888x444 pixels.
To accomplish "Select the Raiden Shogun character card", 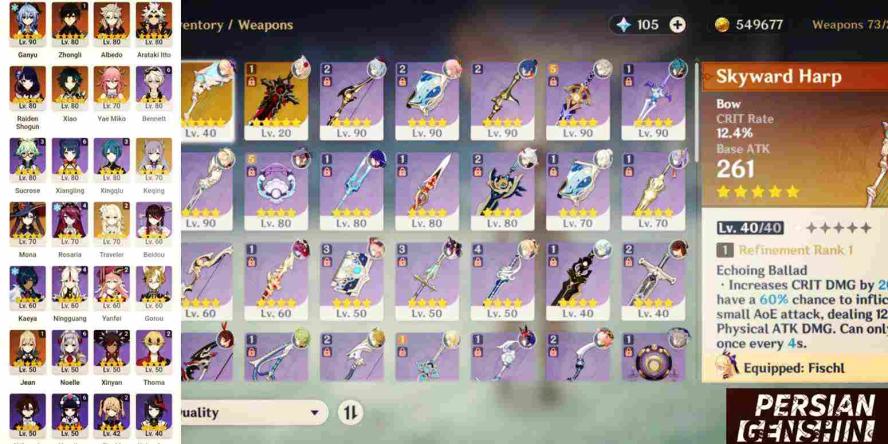I will 28,90.
